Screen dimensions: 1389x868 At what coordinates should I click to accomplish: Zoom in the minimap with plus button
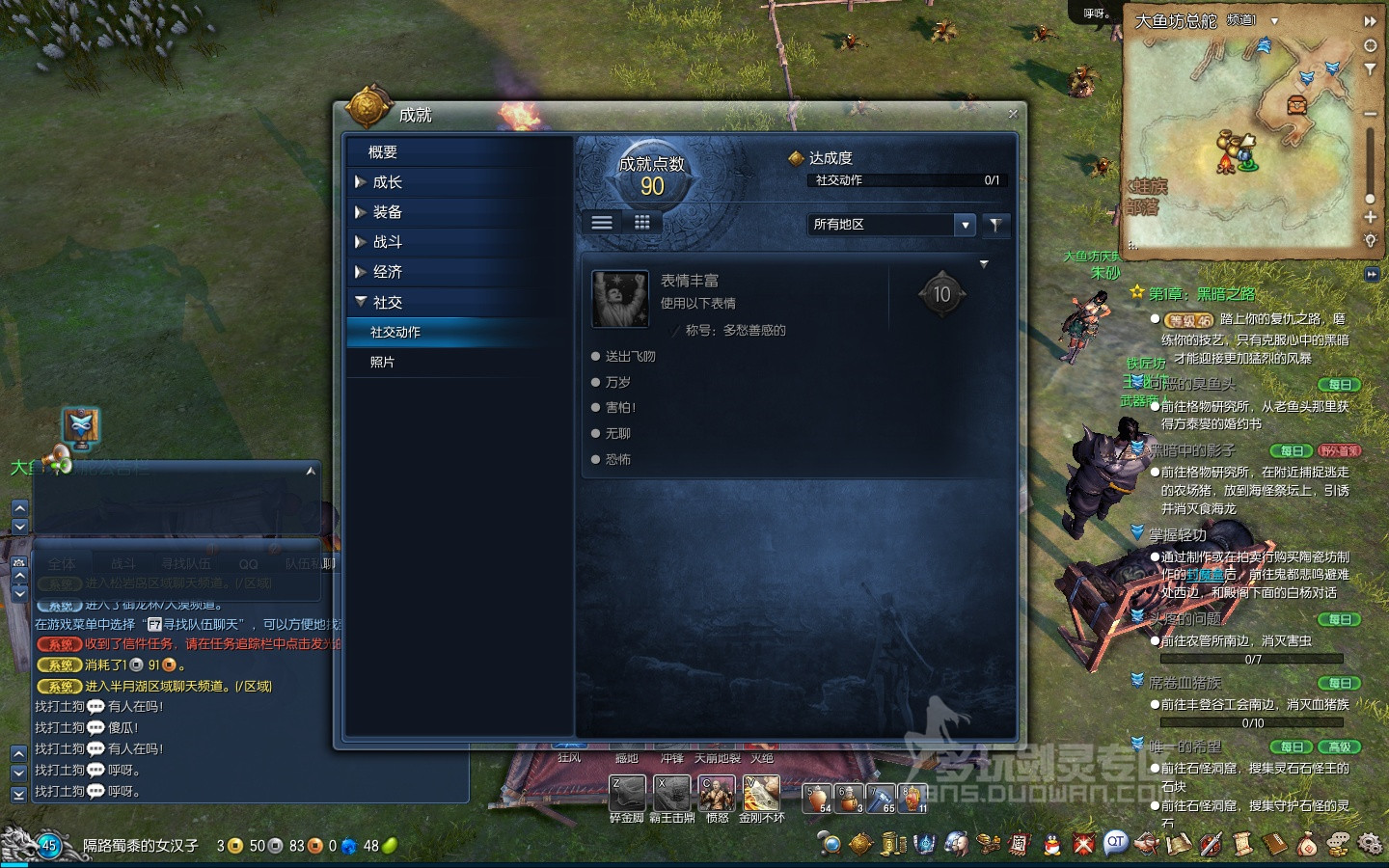[x=1370, y=217]
